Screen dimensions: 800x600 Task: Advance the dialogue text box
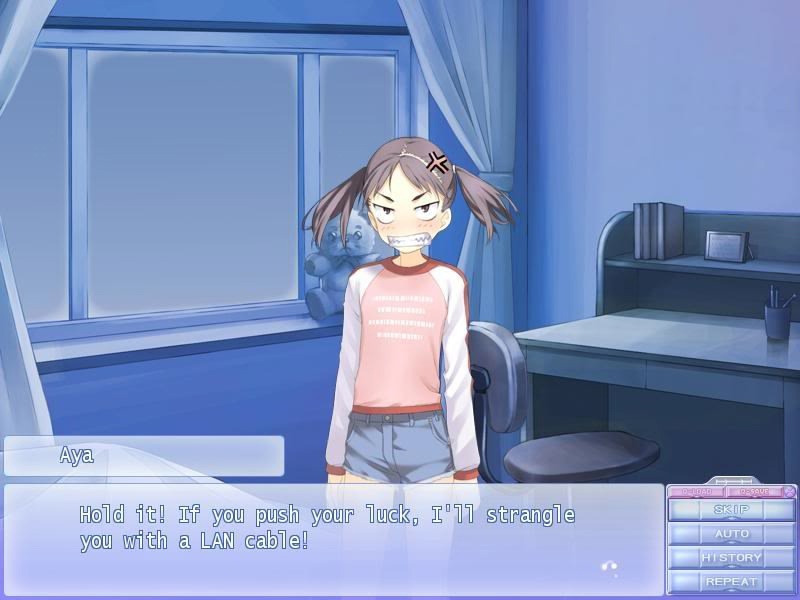click(x=334, y=540)
